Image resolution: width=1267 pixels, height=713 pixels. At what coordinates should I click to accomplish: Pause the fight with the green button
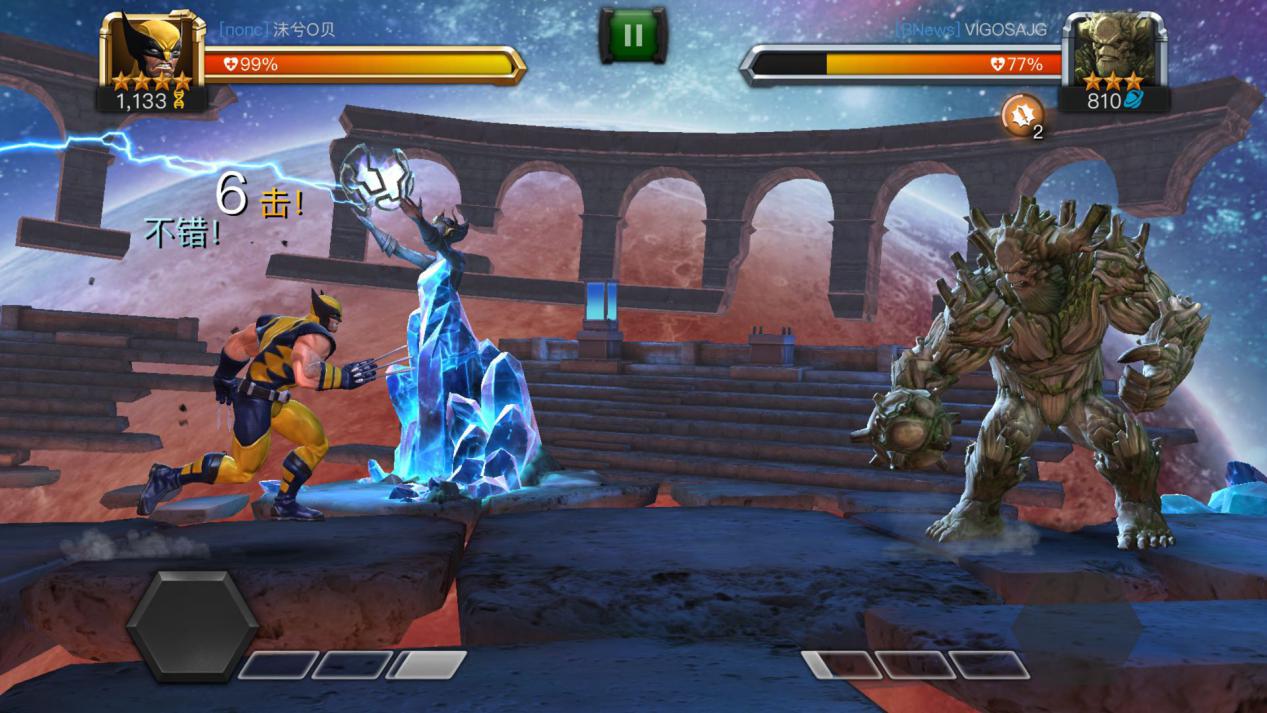pos(632,36)
